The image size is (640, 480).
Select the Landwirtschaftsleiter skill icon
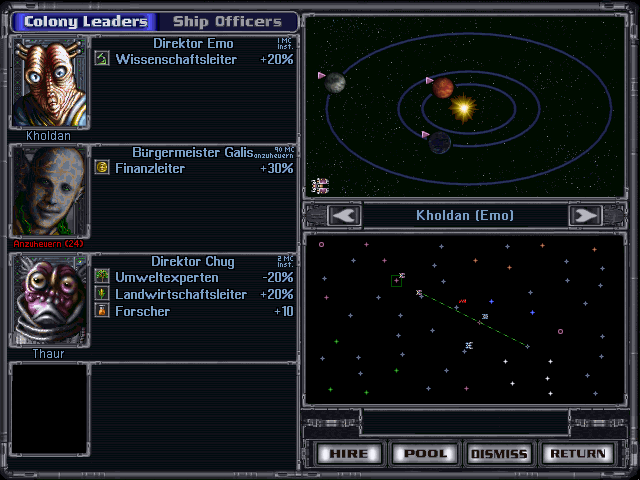pos(101,294)
